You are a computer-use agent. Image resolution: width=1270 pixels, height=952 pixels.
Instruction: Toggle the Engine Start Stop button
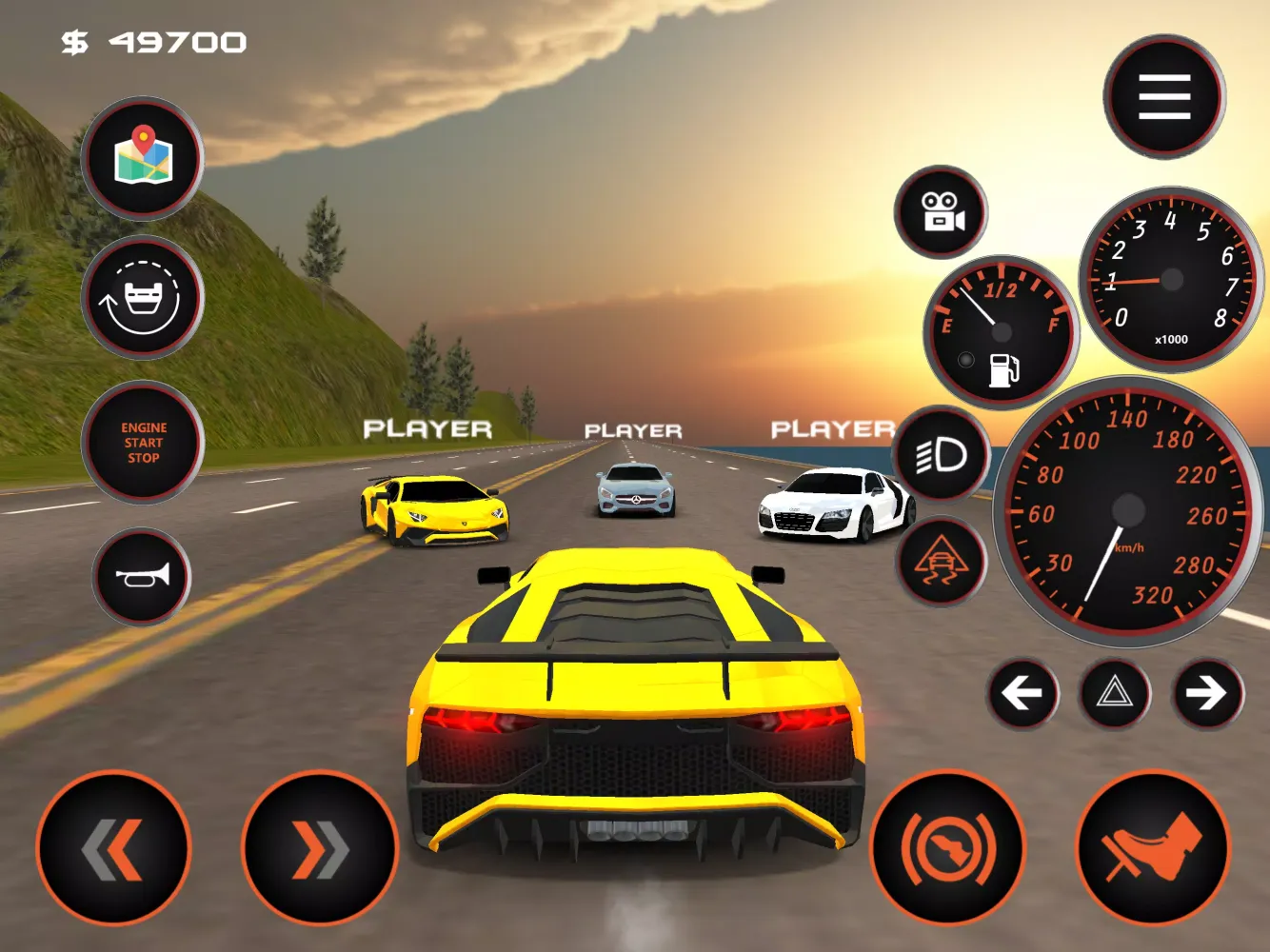click(143, 443)
